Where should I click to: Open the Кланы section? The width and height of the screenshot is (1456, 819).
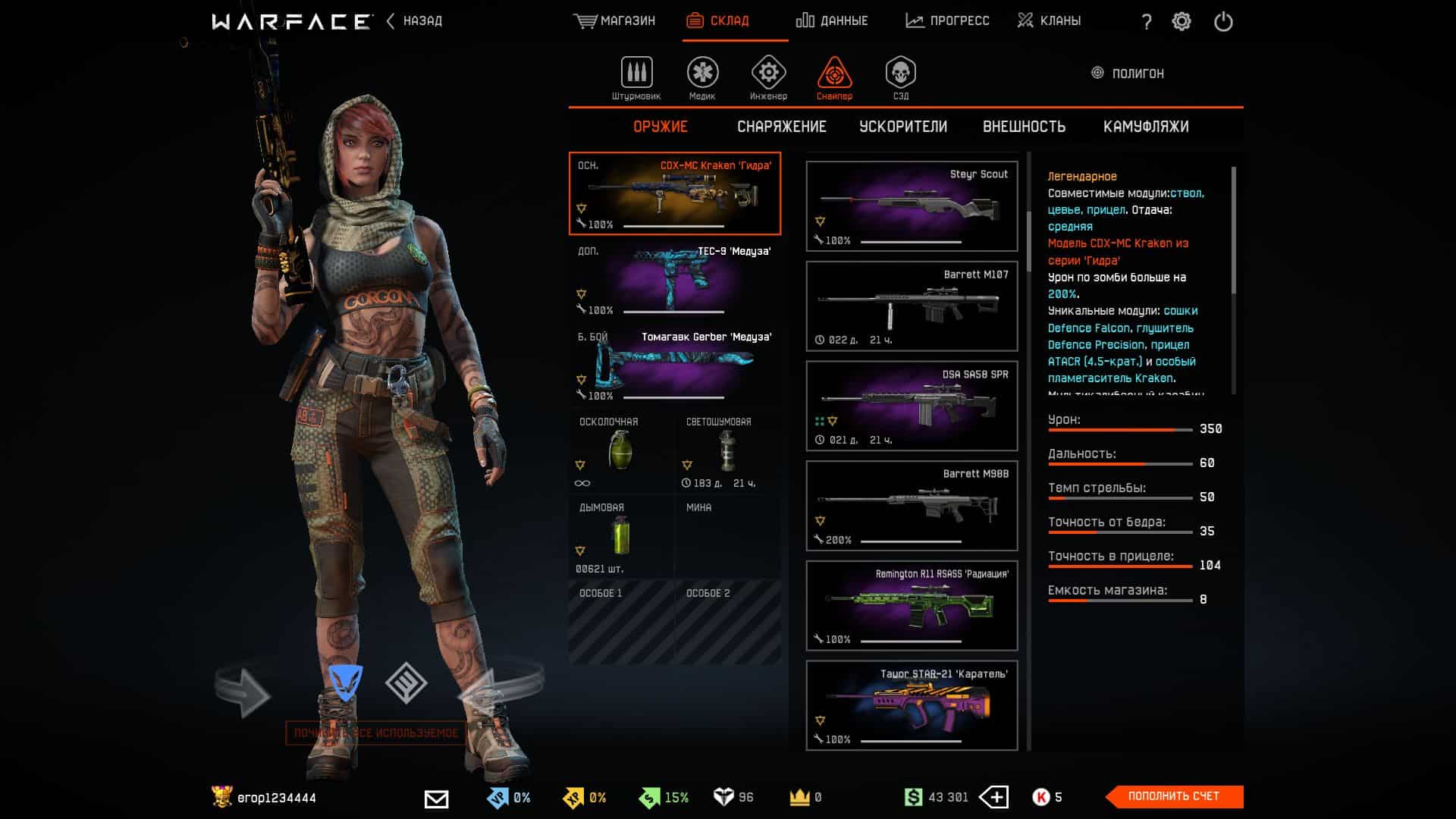(x=1049, y=21)
